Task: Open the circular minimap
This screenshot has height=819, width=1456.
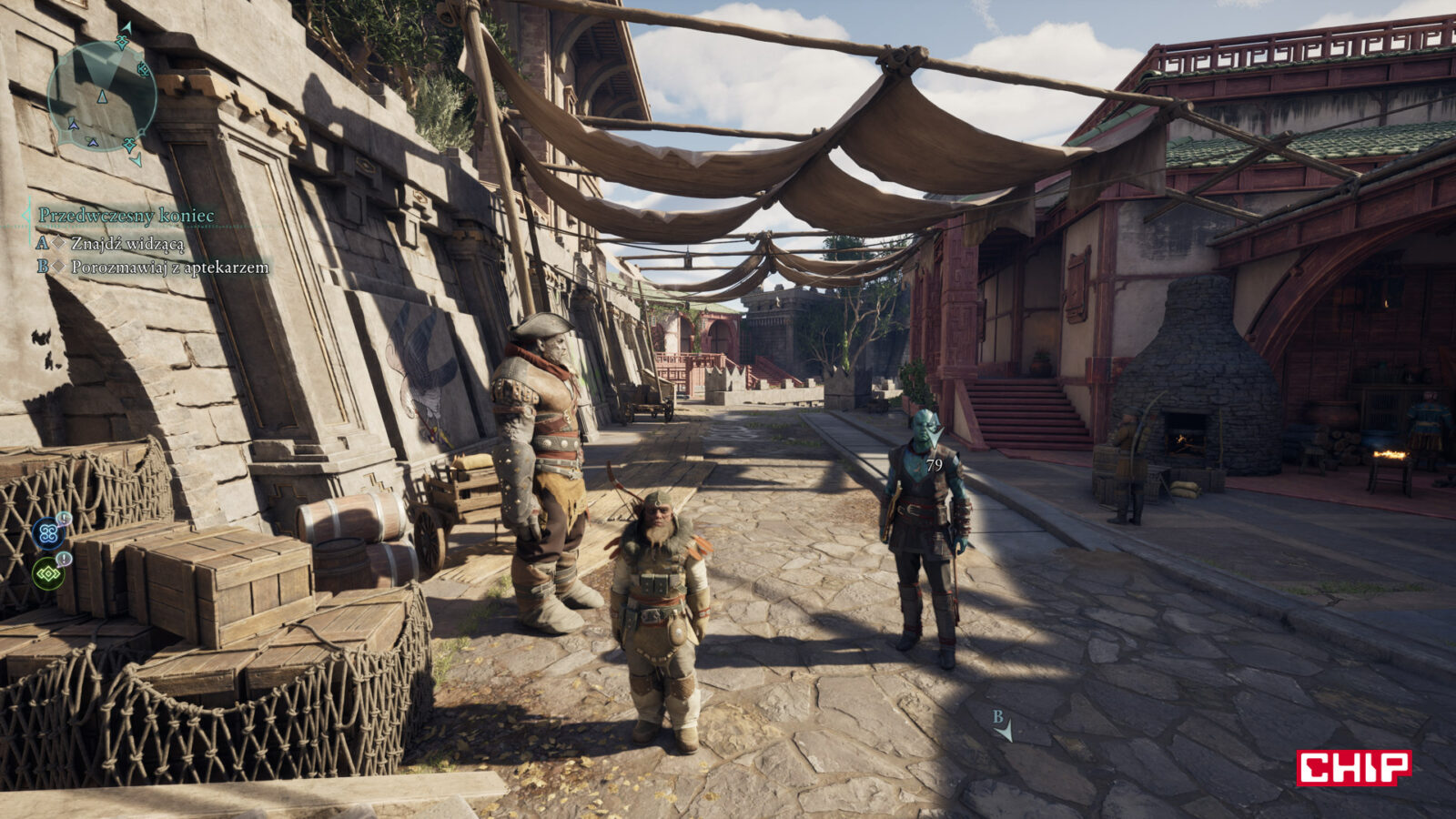Action: pos(101,96)
